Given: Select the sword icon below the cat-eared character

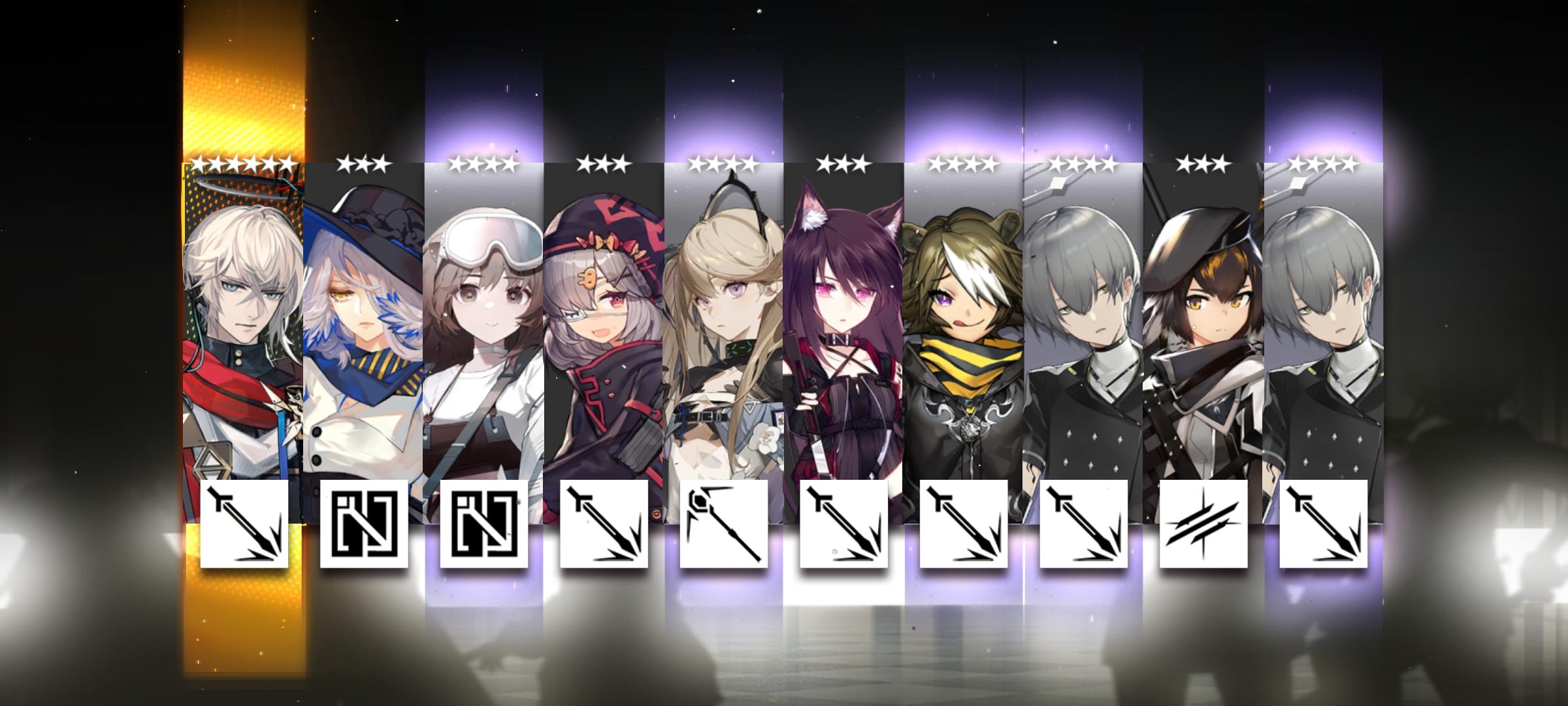Looking at the screenshot, I should 843,526.
